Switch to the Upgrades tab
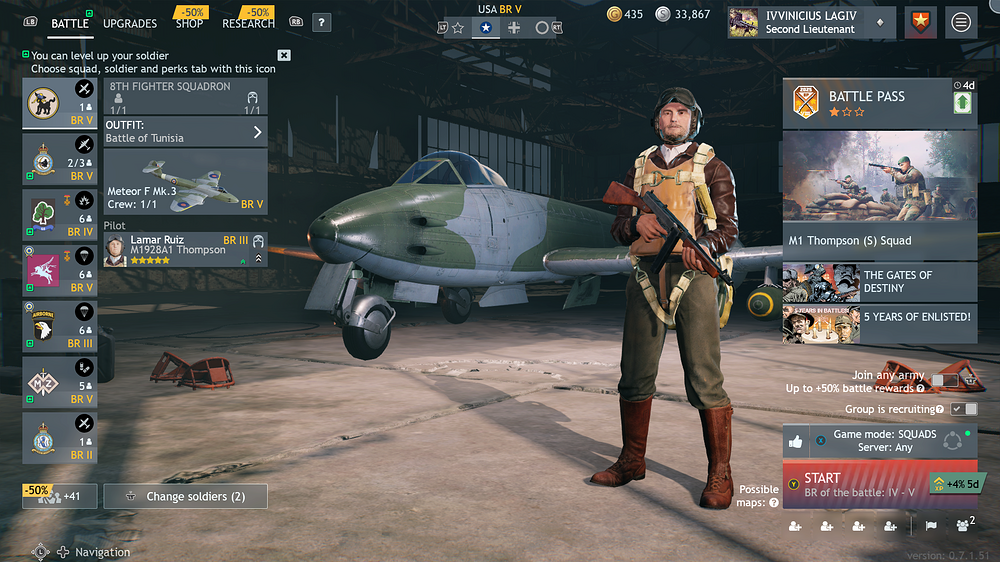The width and height of the screenshot is (1000, 562). (130, 23)
